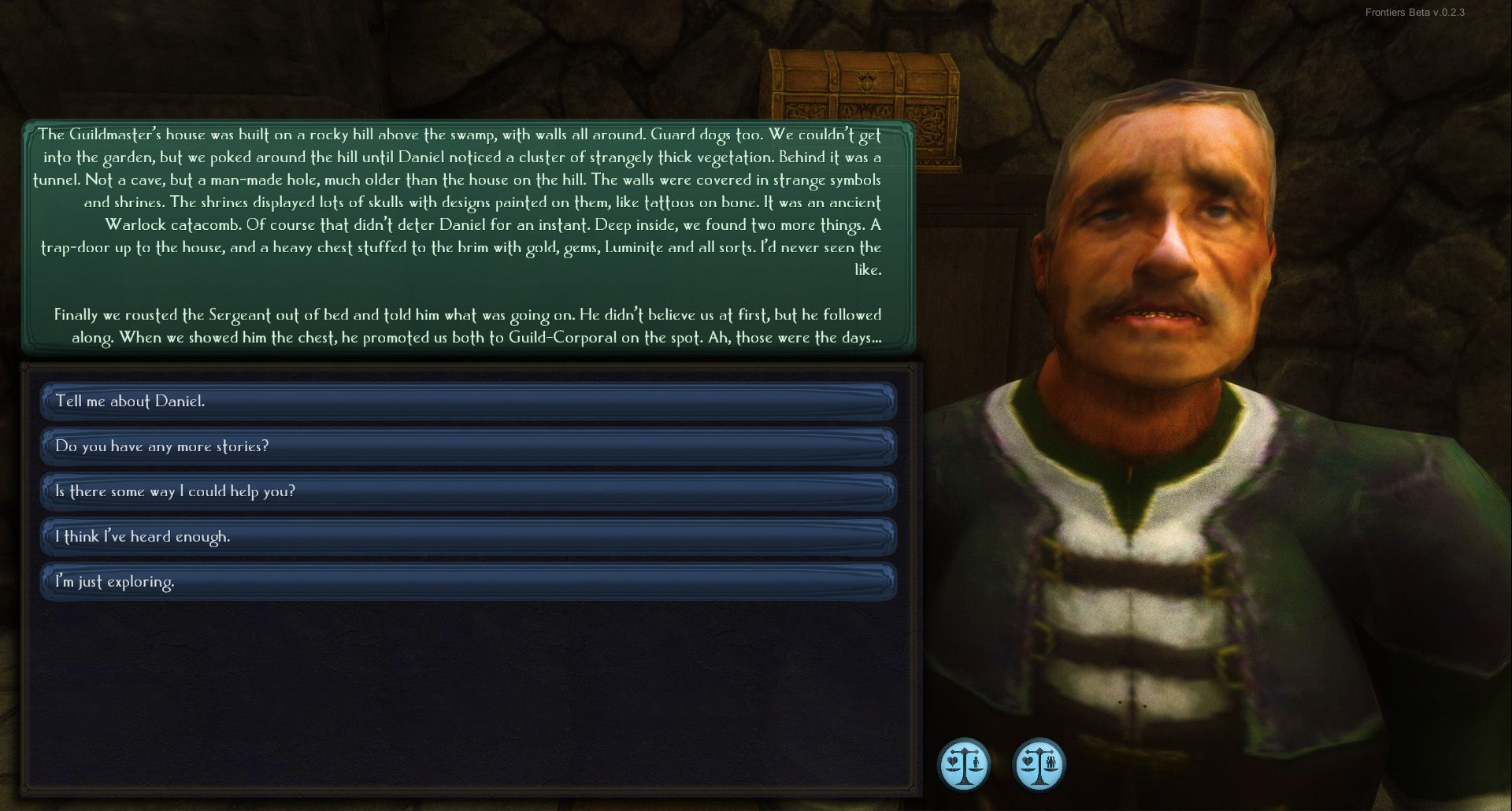The height and width of the screenshot is (811, 1512).
Task: Choose "Tell me about Daniel." reply
Action: (468, 402)
